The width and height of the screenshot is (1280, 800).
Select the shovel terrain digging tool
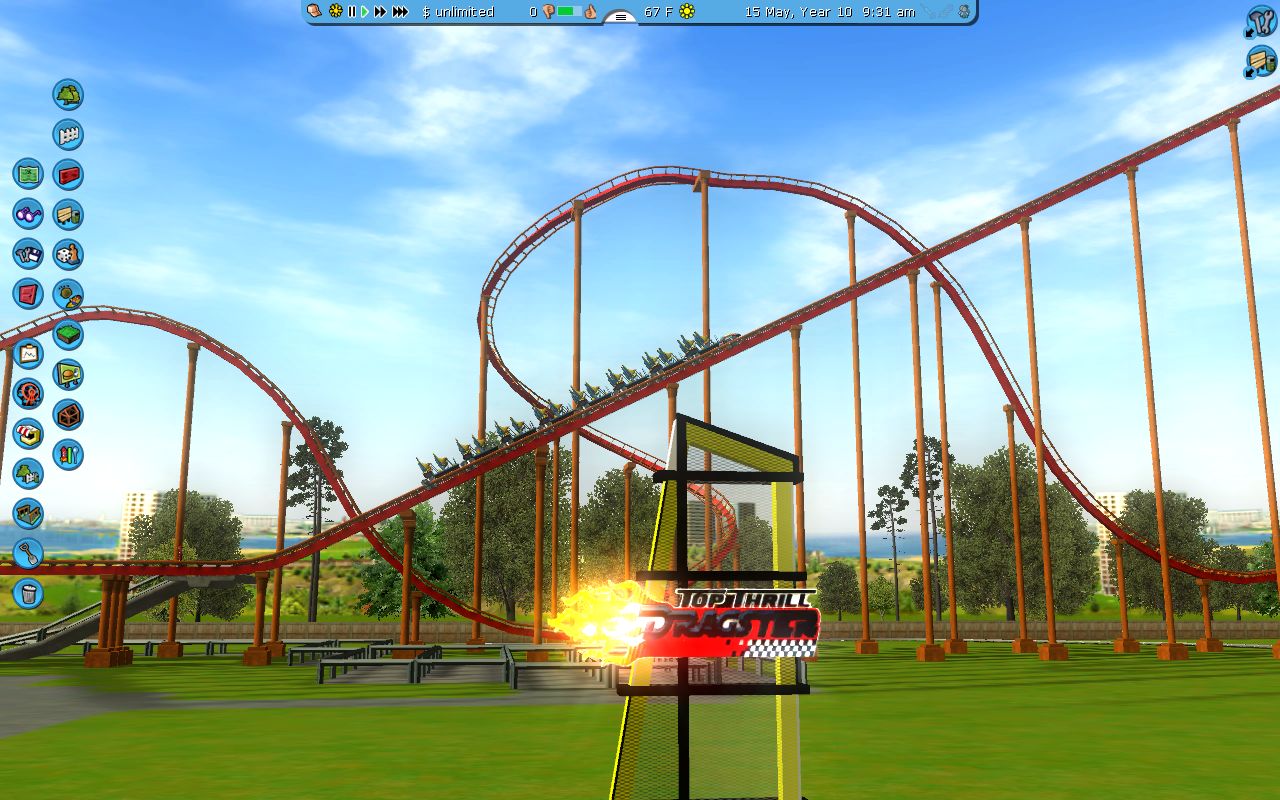(28, 554)
